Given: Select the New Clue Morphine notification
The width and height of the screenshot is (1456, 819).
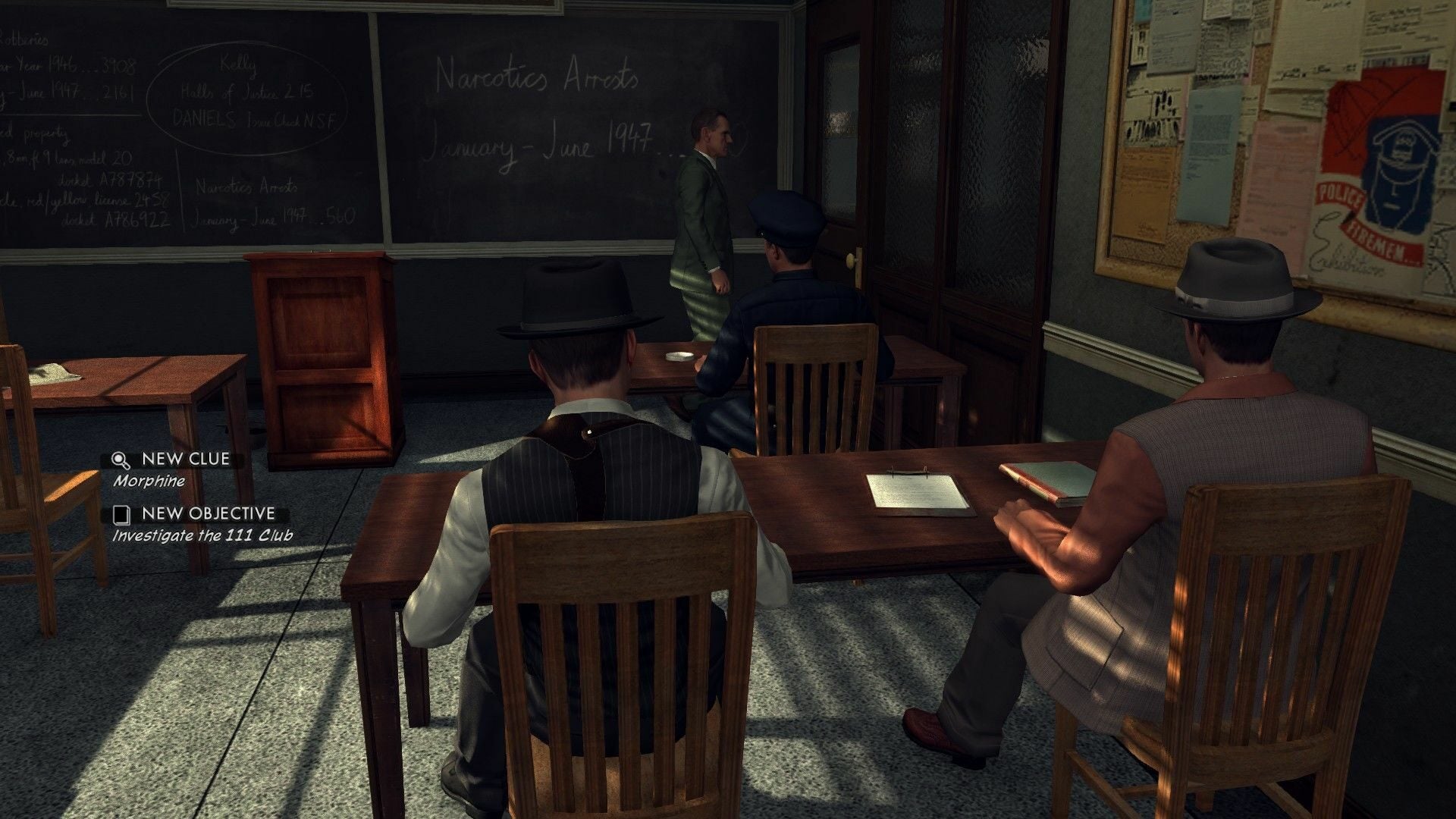Looking at the screenshot, I should [176, 469].
